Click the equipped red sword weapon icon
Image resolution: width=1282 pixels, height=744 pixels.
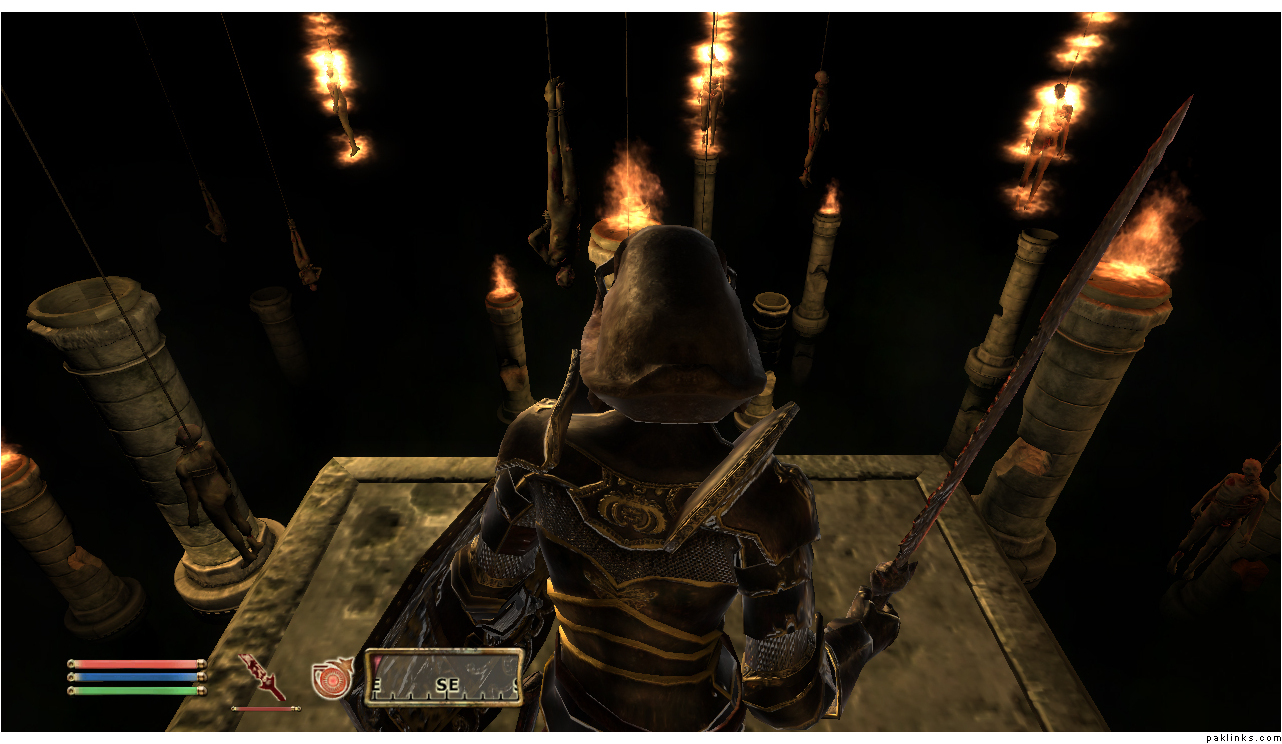tap(262, 676)
